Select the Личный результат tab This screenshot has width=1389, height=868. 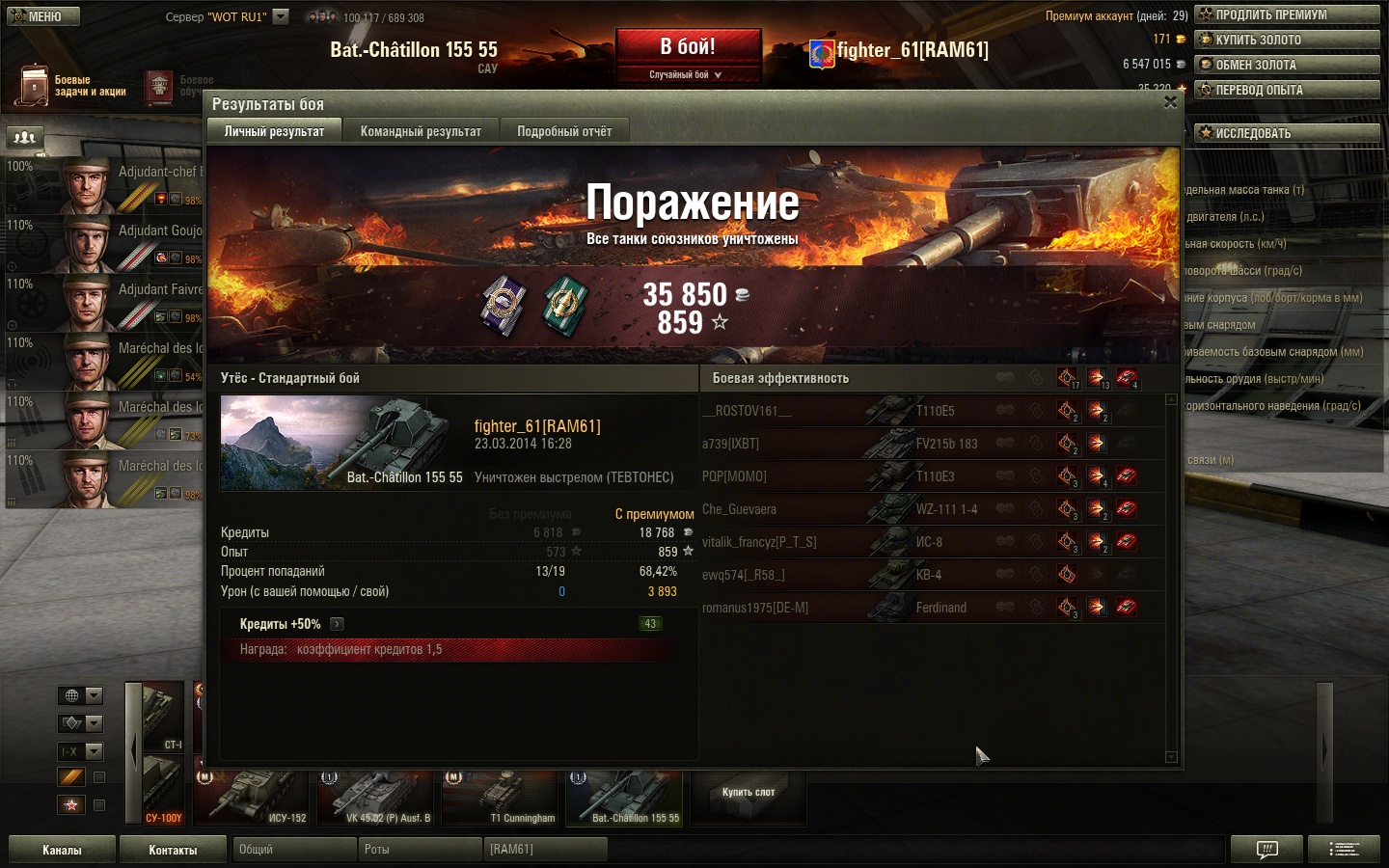pyautogui.click(x=274, y=131)
